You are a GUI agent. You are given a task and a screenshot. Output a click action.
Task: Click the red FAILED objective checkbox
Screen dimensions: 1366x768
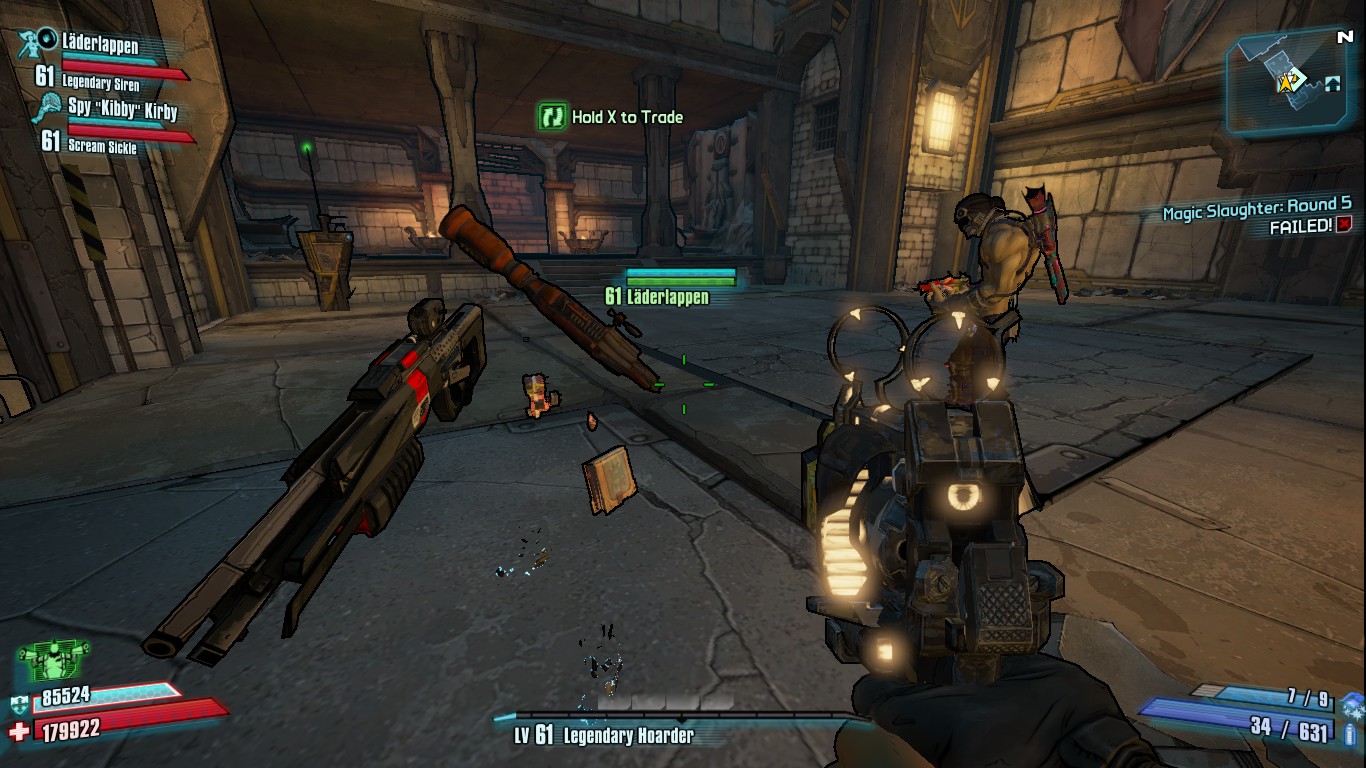[x=1343, y=225]
